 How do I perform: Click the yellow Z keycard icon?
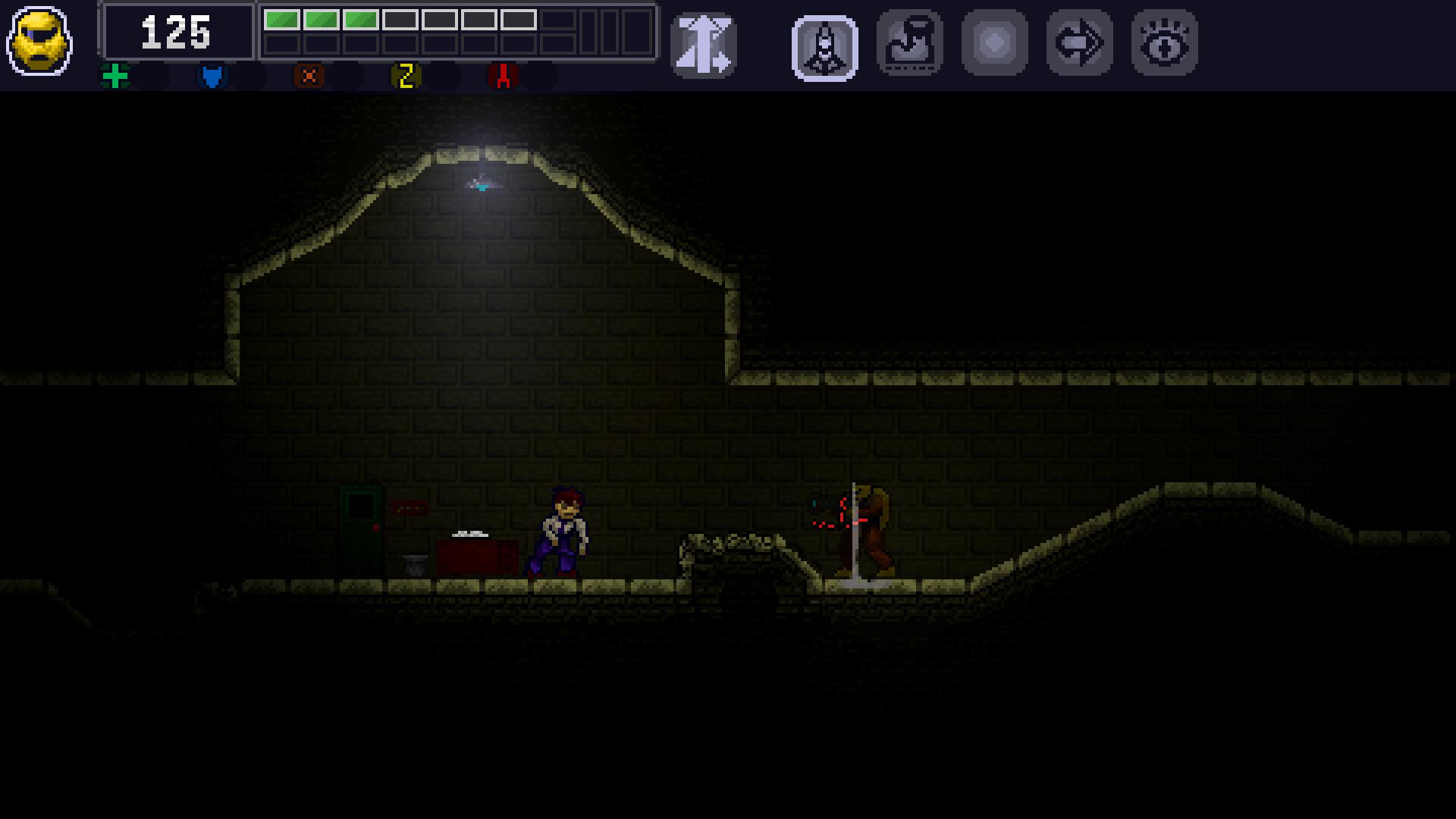pyautogui.click(x=405, y=76)
